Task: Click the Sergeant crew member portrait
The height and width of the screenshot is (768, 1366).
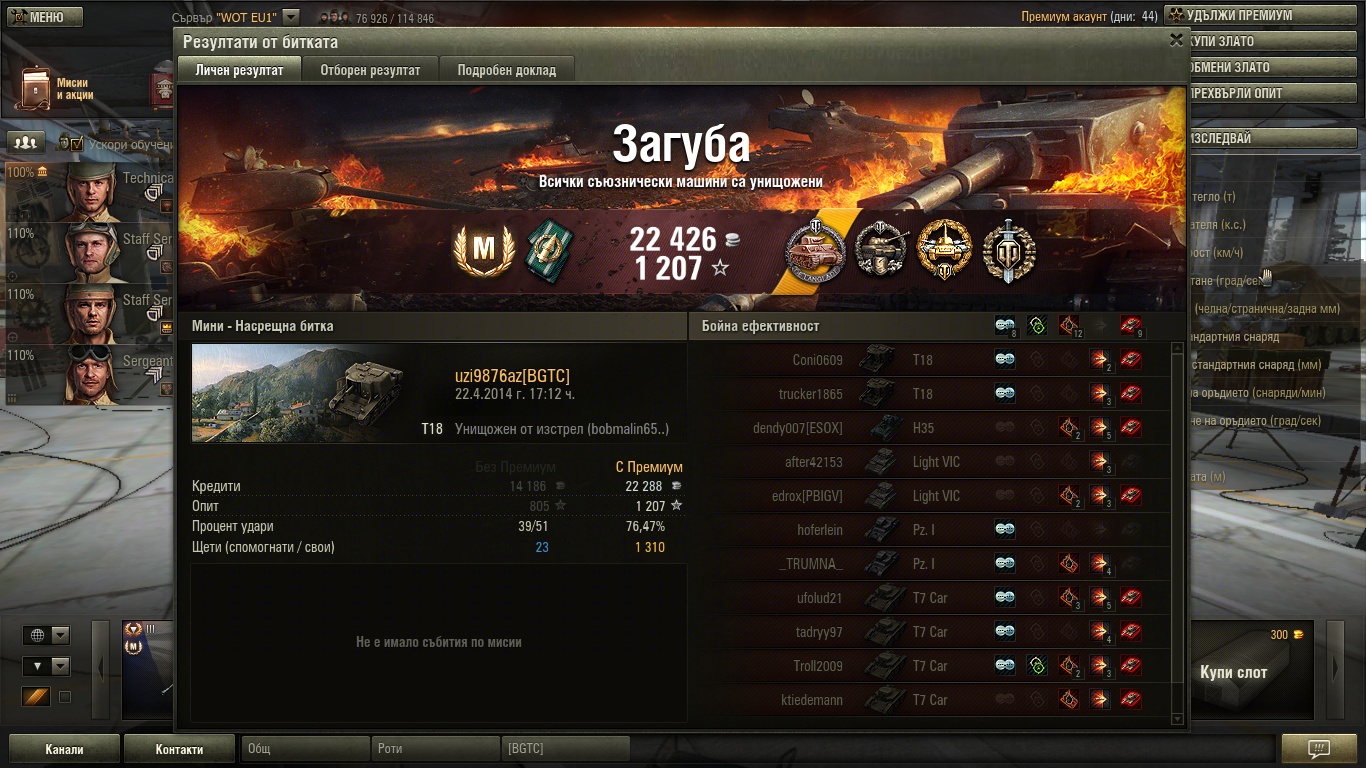Action: (92, 373)
